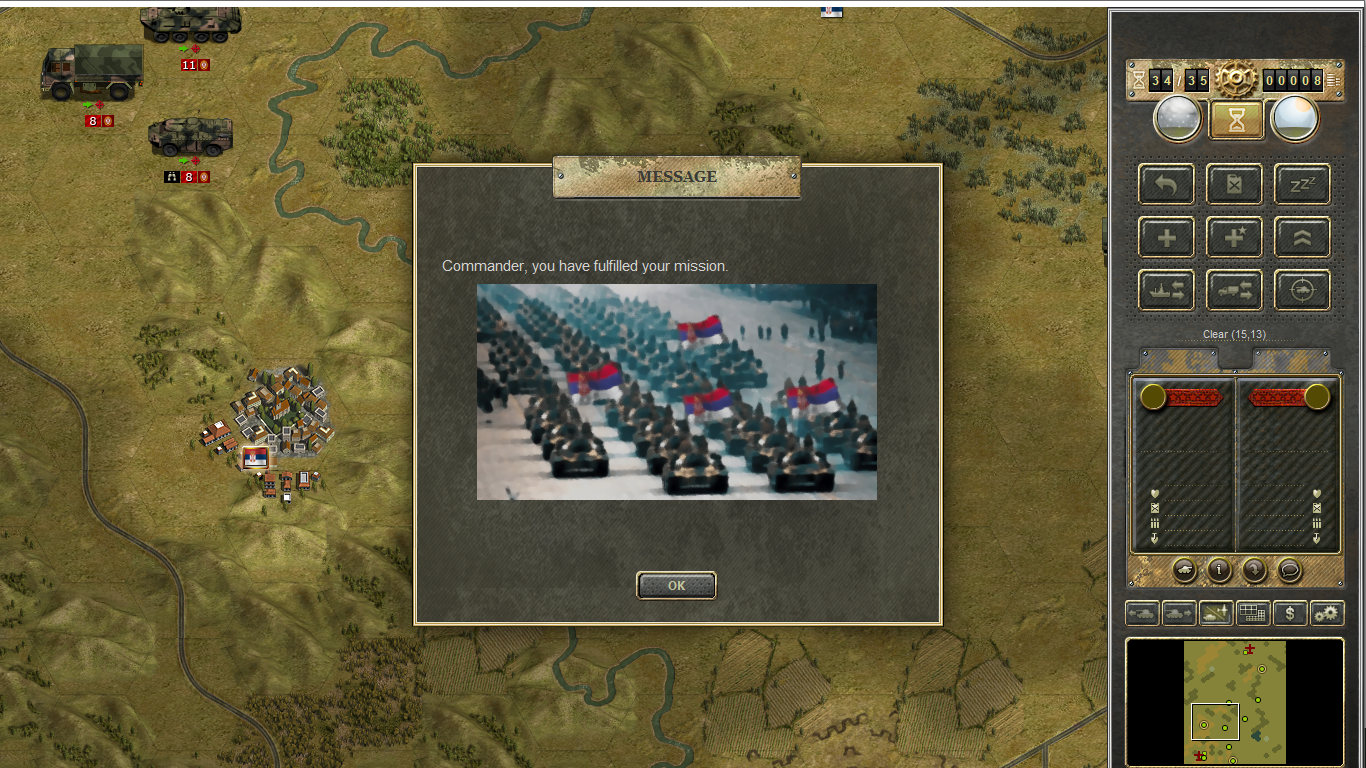
Task: Select the undo arrow button
Action: click(x=1166, y=184)
